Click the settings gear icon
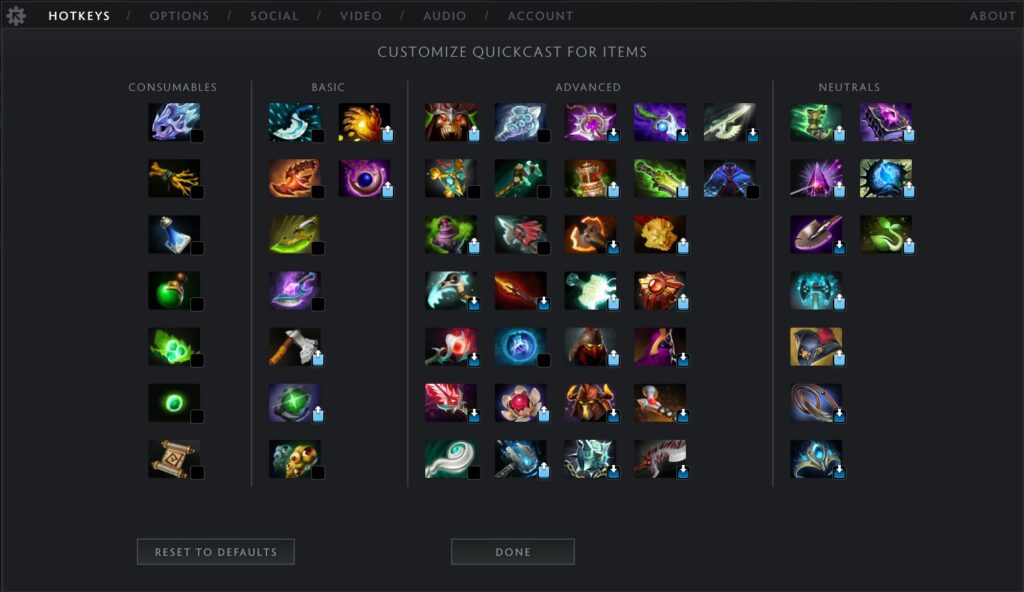 point(16,16)
